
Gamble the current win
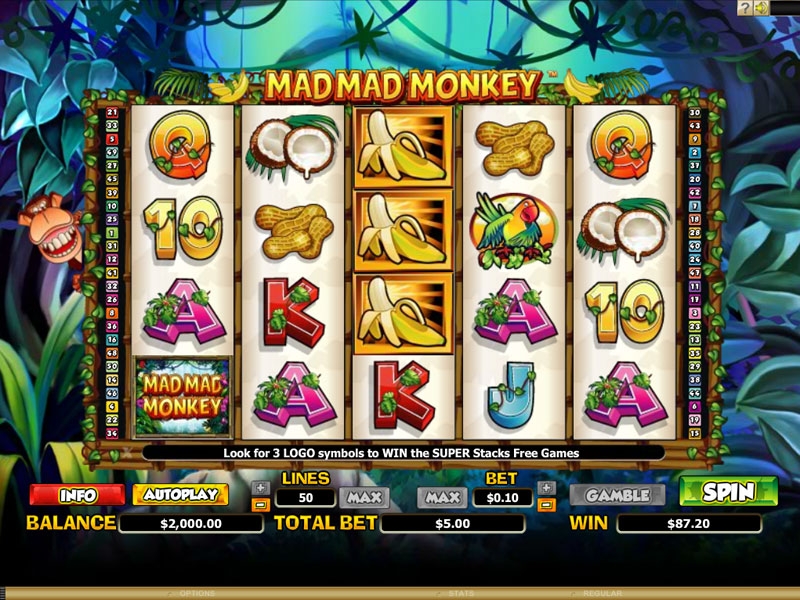617,495
